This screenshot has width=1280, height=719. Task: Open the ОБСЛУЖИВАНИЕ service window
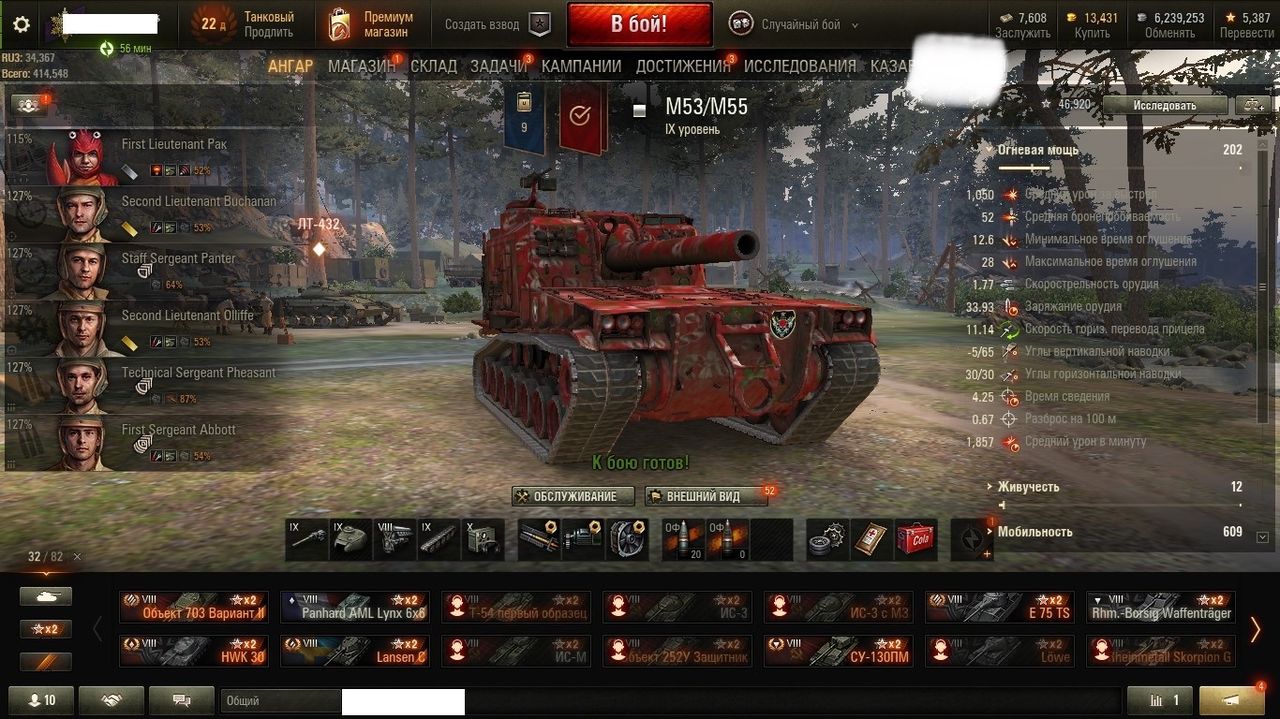pos(573,496)
